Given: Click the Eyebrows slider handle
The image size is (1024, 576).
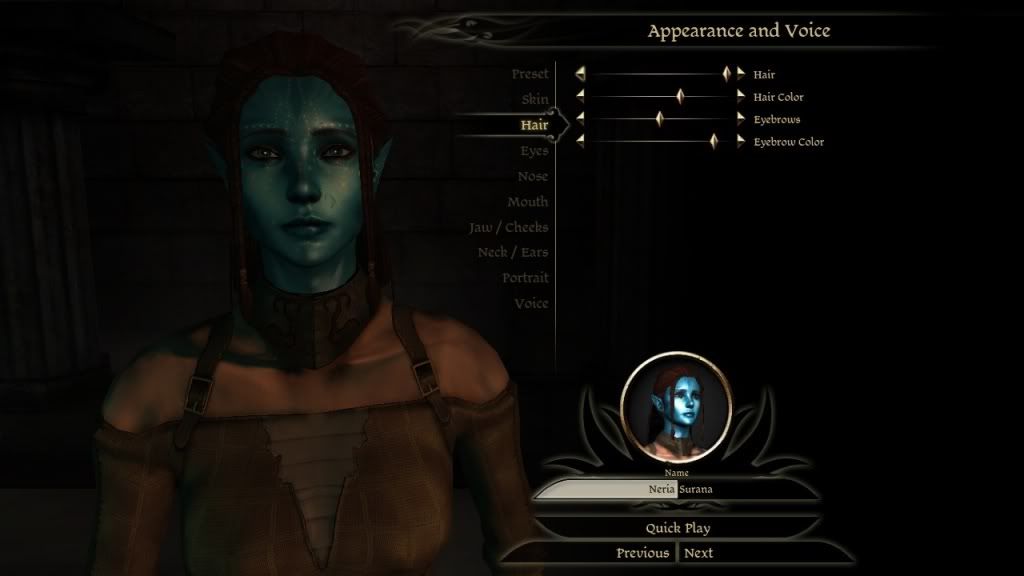Looking at the screenshot, I should 659,119.
